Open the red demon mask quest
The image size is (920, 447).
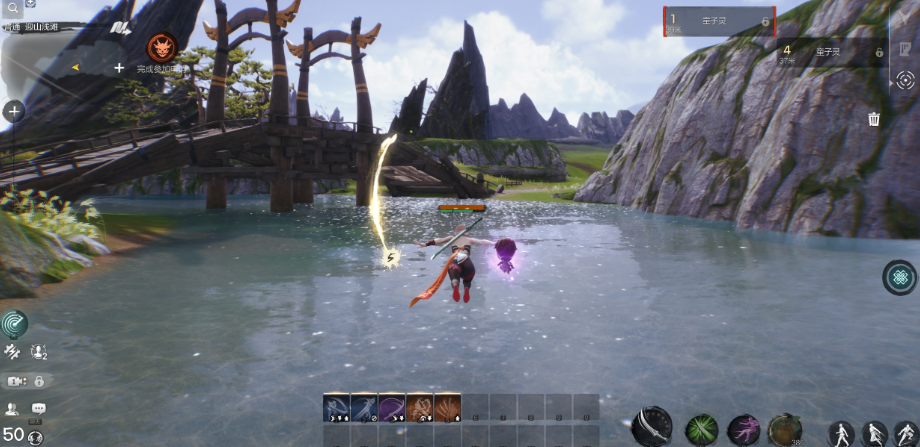pyautogui.click(x=161, y=47)
